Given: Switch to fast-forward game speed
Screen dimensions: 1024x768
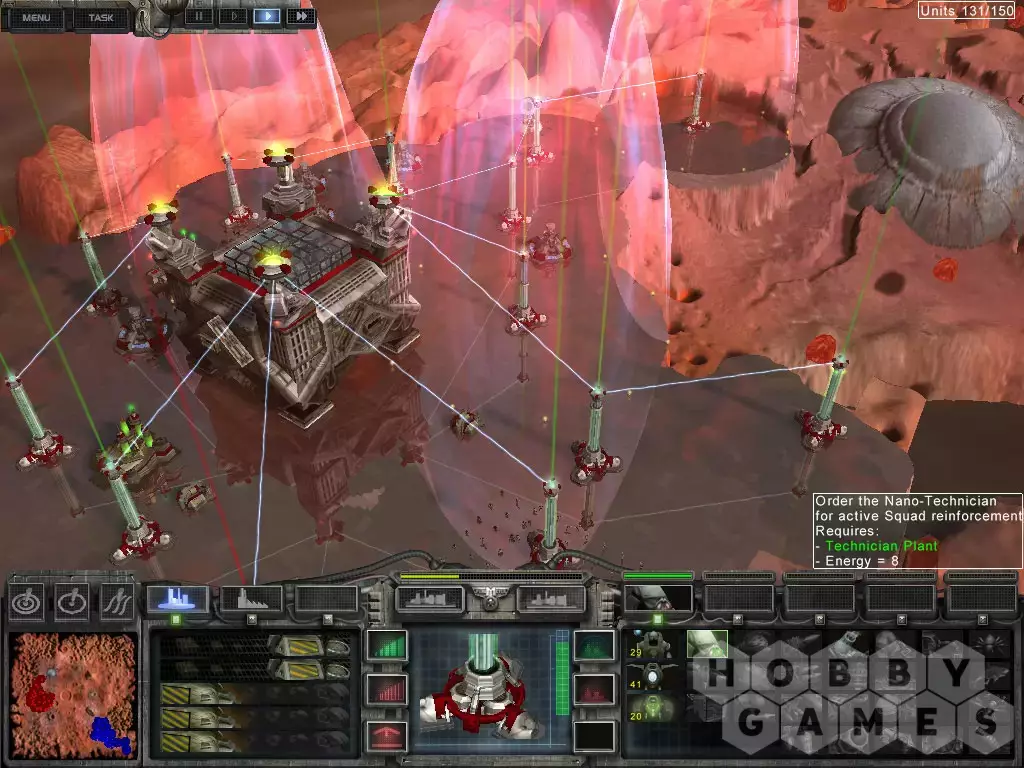Looking at the screenshot, I should pyautogui.click(x=300, y=16).
